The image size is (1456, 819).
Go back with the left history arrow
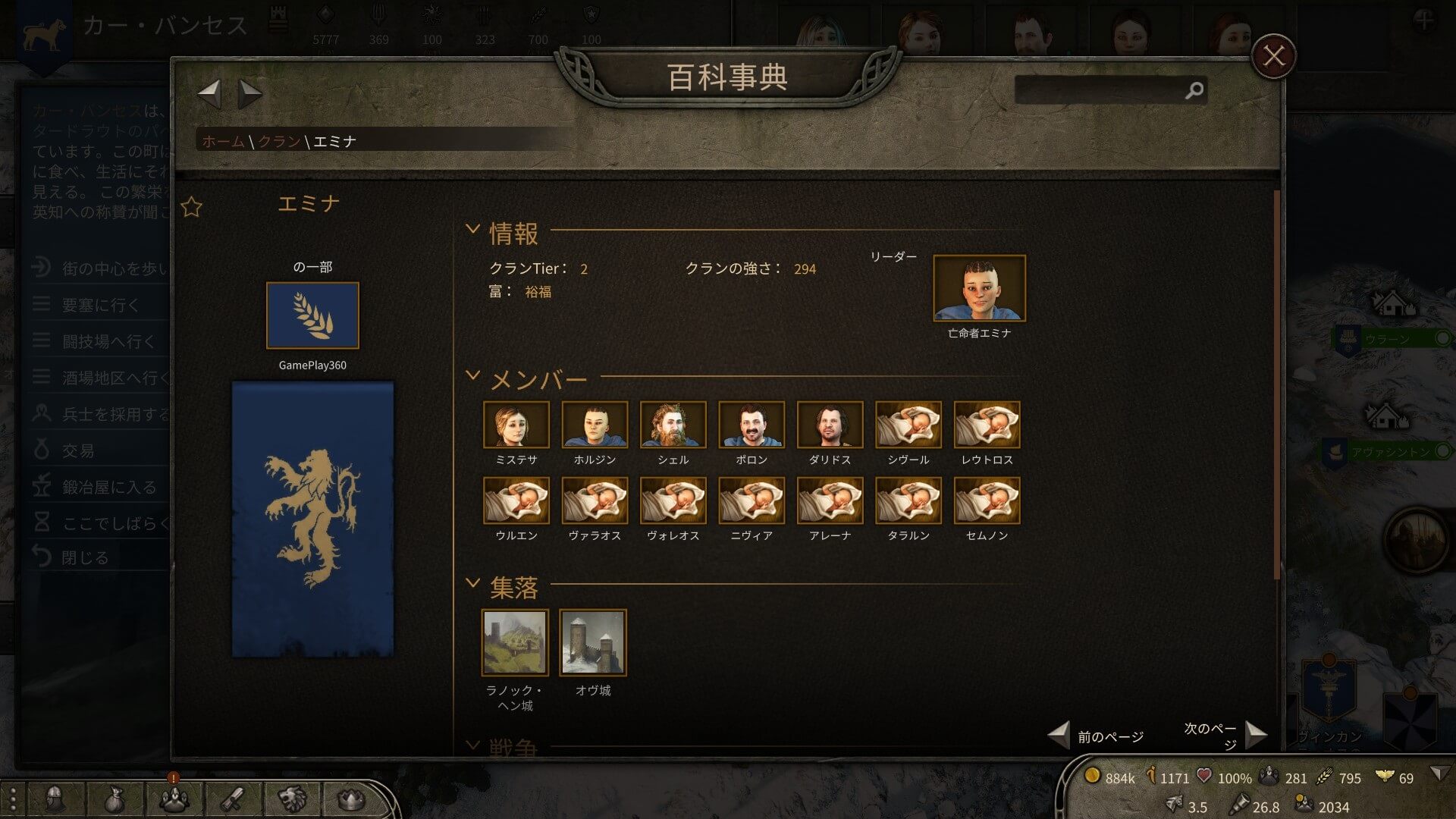pyautogui.click(x=209, y=94)
